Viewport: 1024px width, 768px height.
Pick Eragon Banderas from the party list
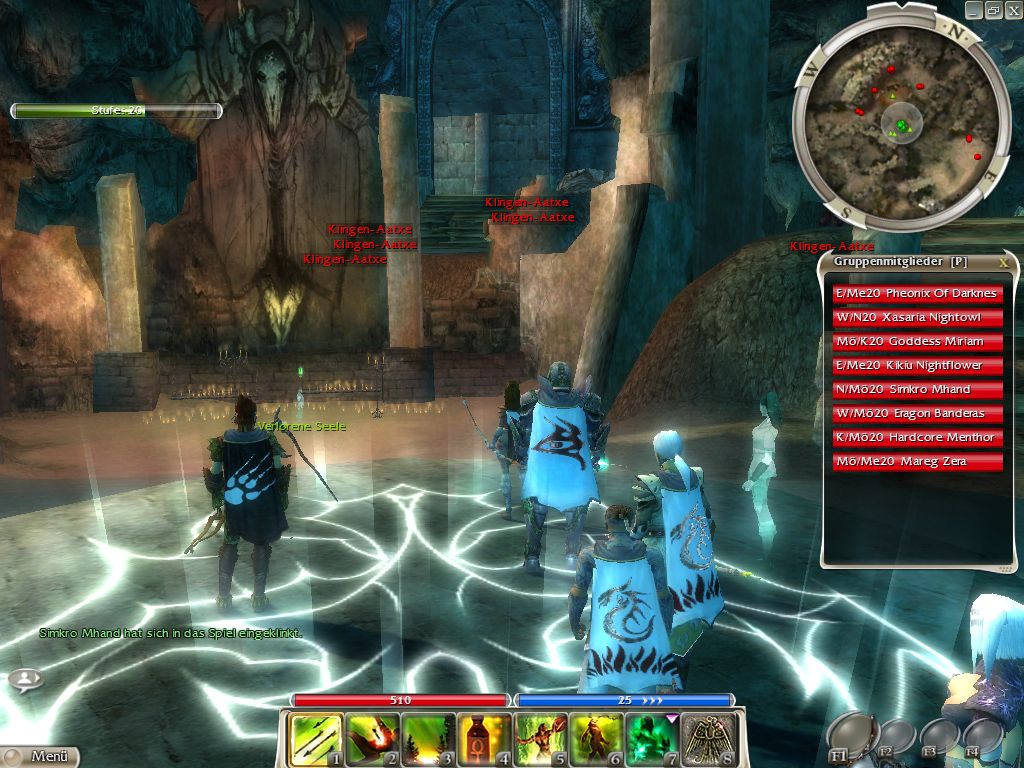pos(918,414)
